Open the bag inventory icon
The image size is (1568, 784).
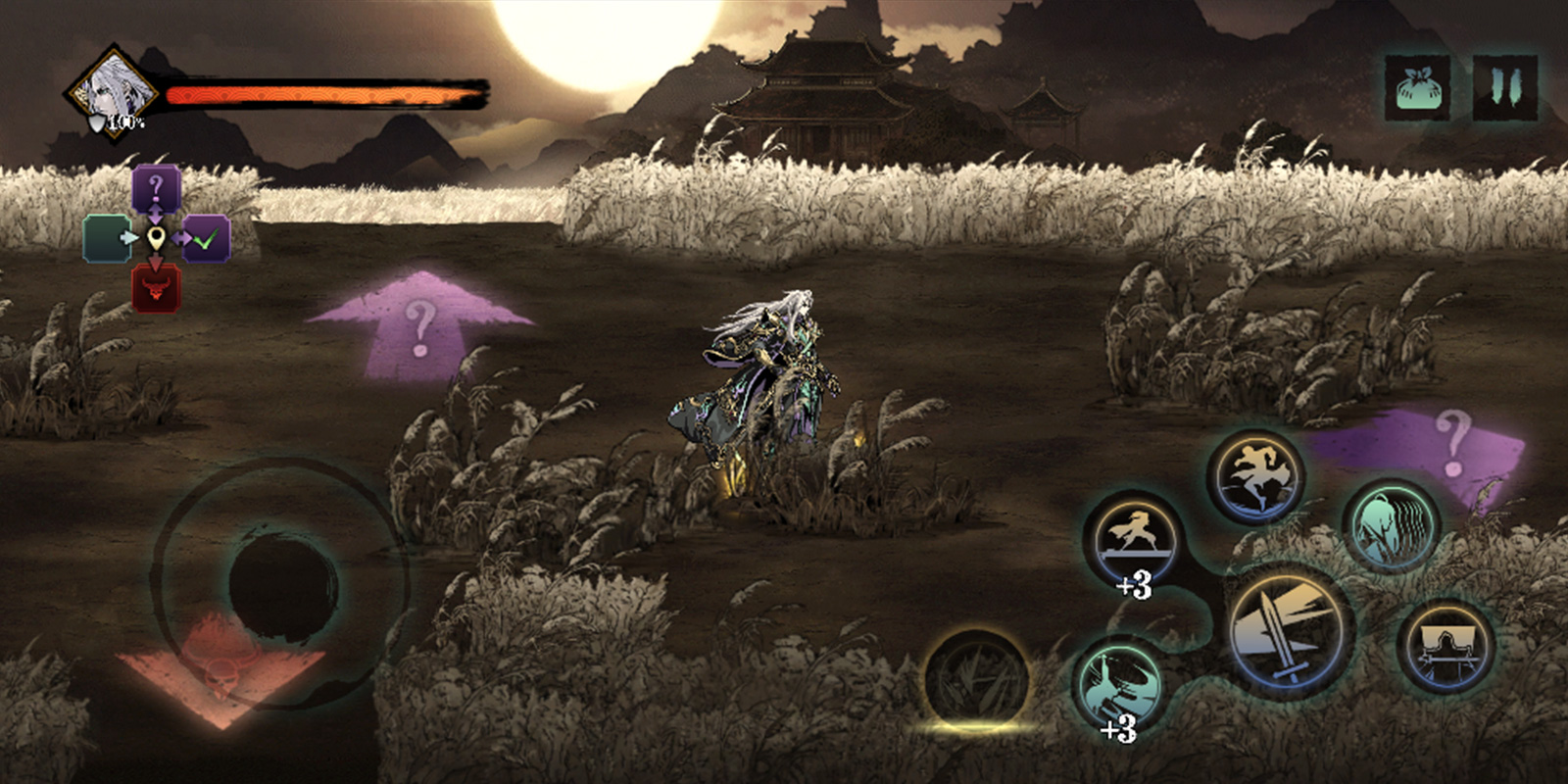(1416, 87)
